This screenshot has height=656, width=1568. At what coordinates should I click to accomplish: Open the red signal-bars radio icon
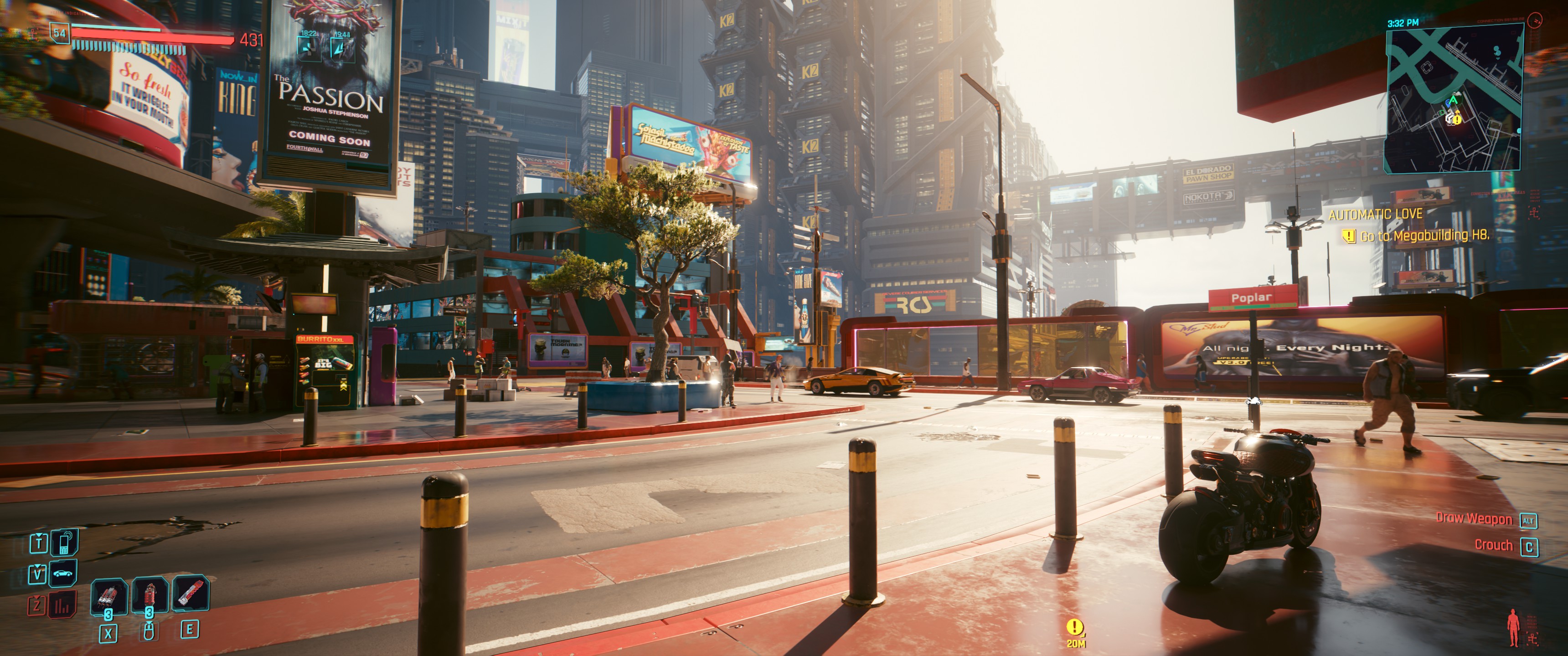point(63,605)
